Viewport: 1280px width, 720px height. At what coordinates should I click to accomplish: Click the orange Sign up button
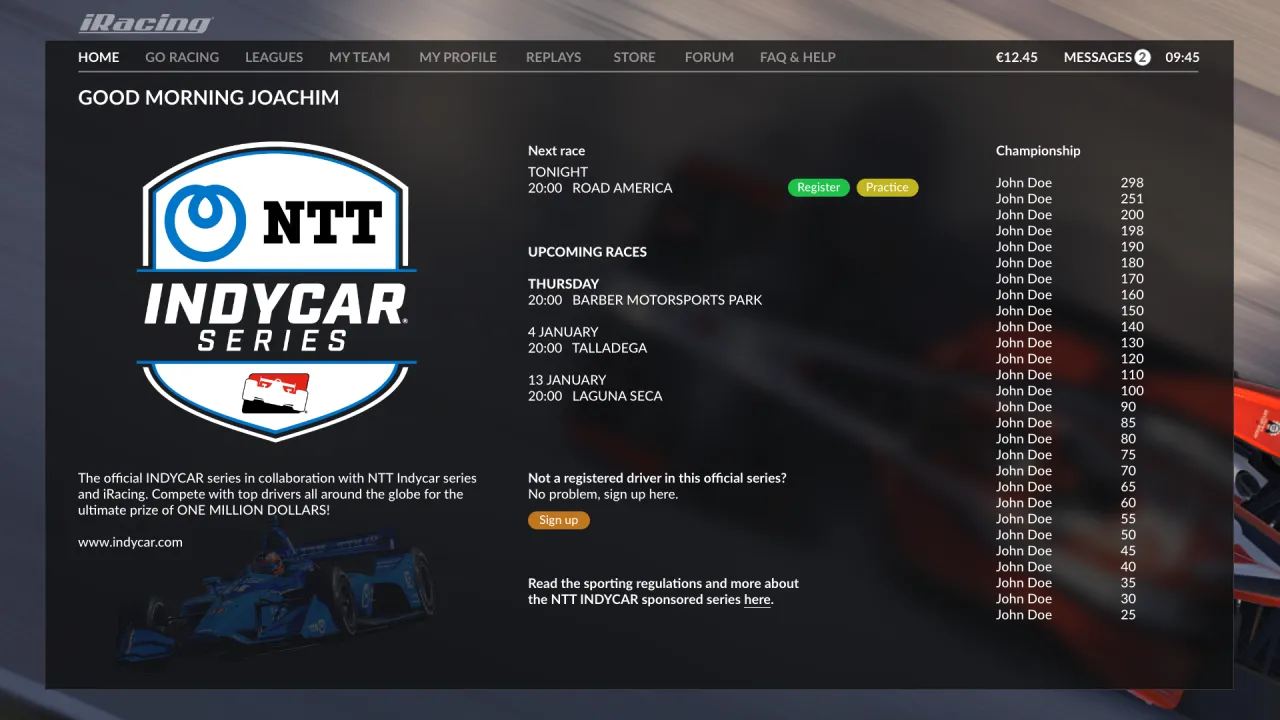[558, 520]
